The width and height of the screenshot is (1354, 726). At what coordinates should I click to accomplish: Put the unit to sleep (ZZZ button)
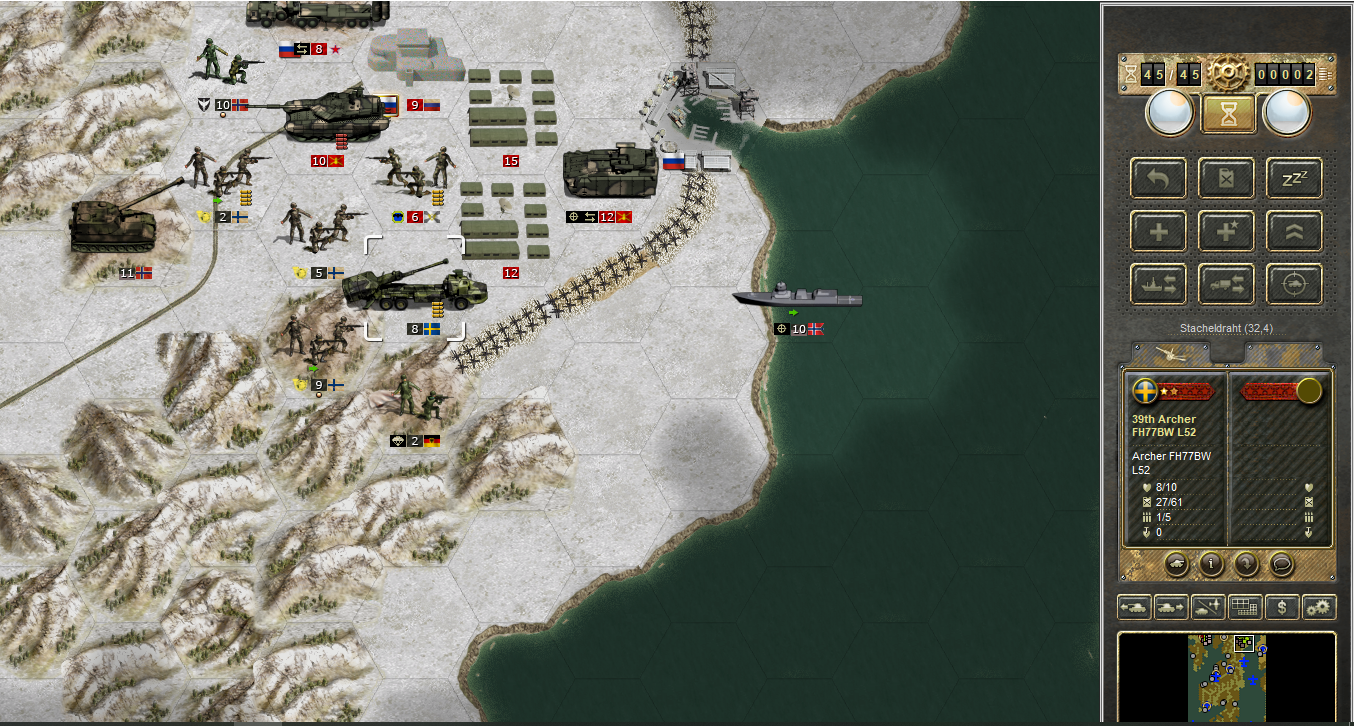1294,179
